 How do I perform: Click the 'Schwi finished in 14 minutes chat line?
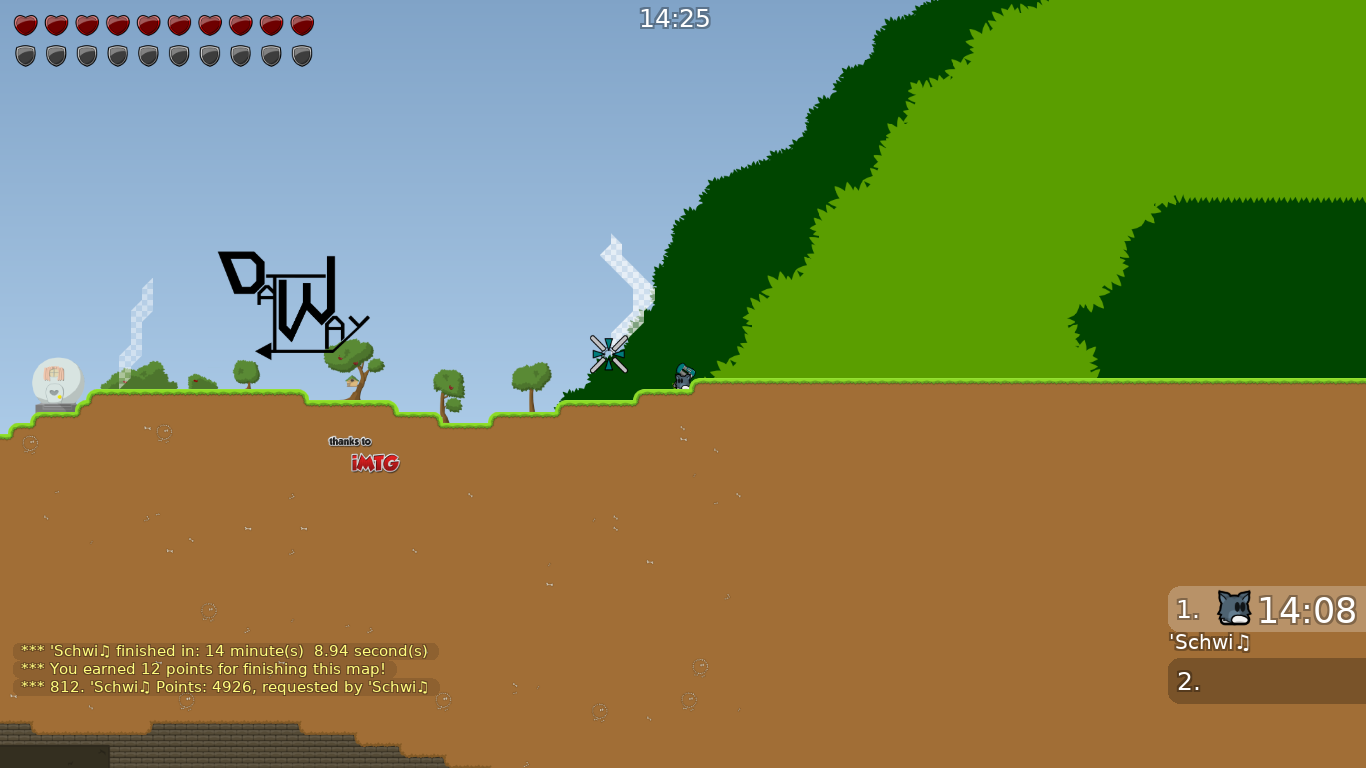click(x=220, y=650)
